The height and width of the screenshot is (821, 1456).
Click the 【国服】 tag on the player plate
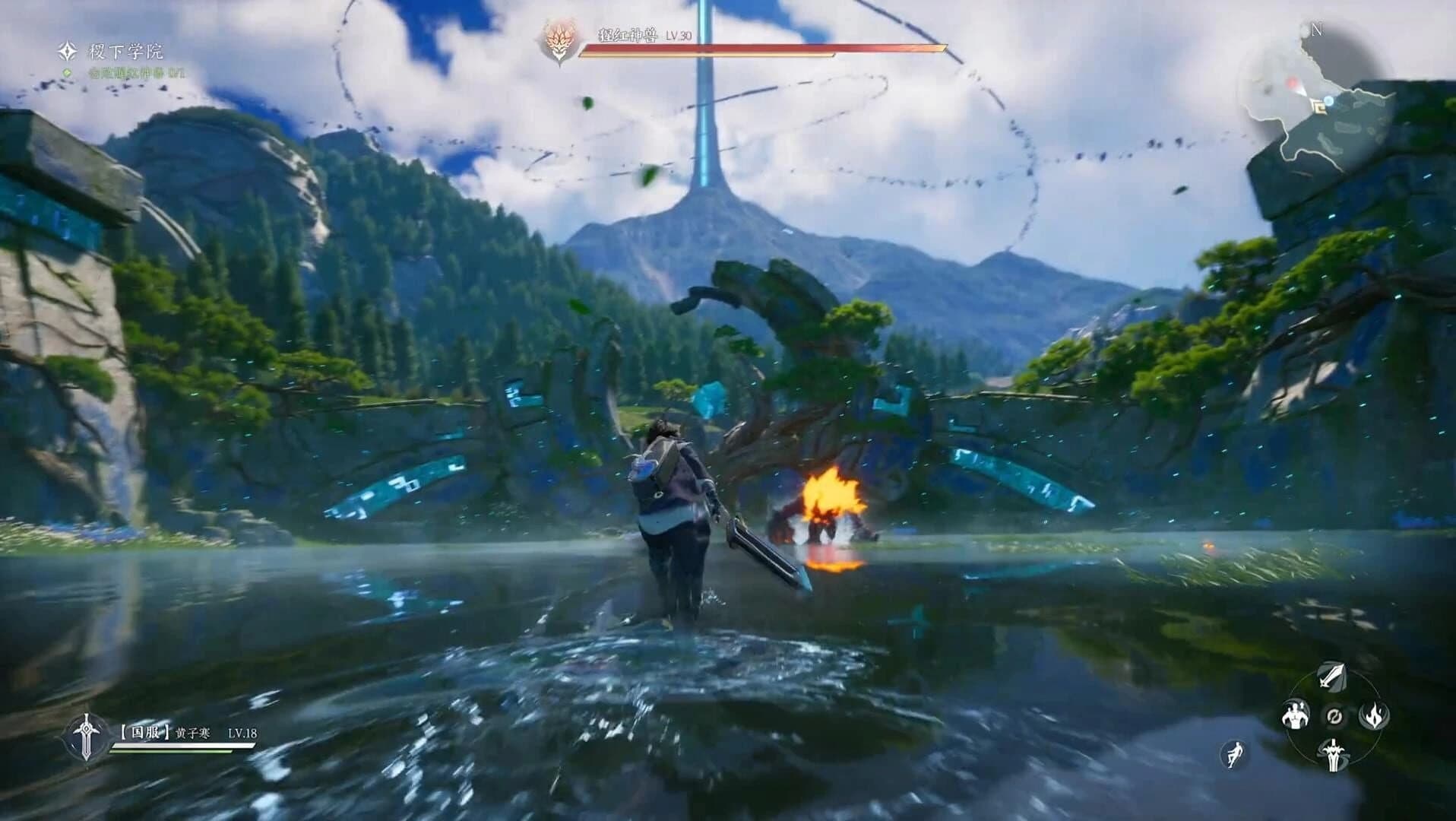pos(144,731)
